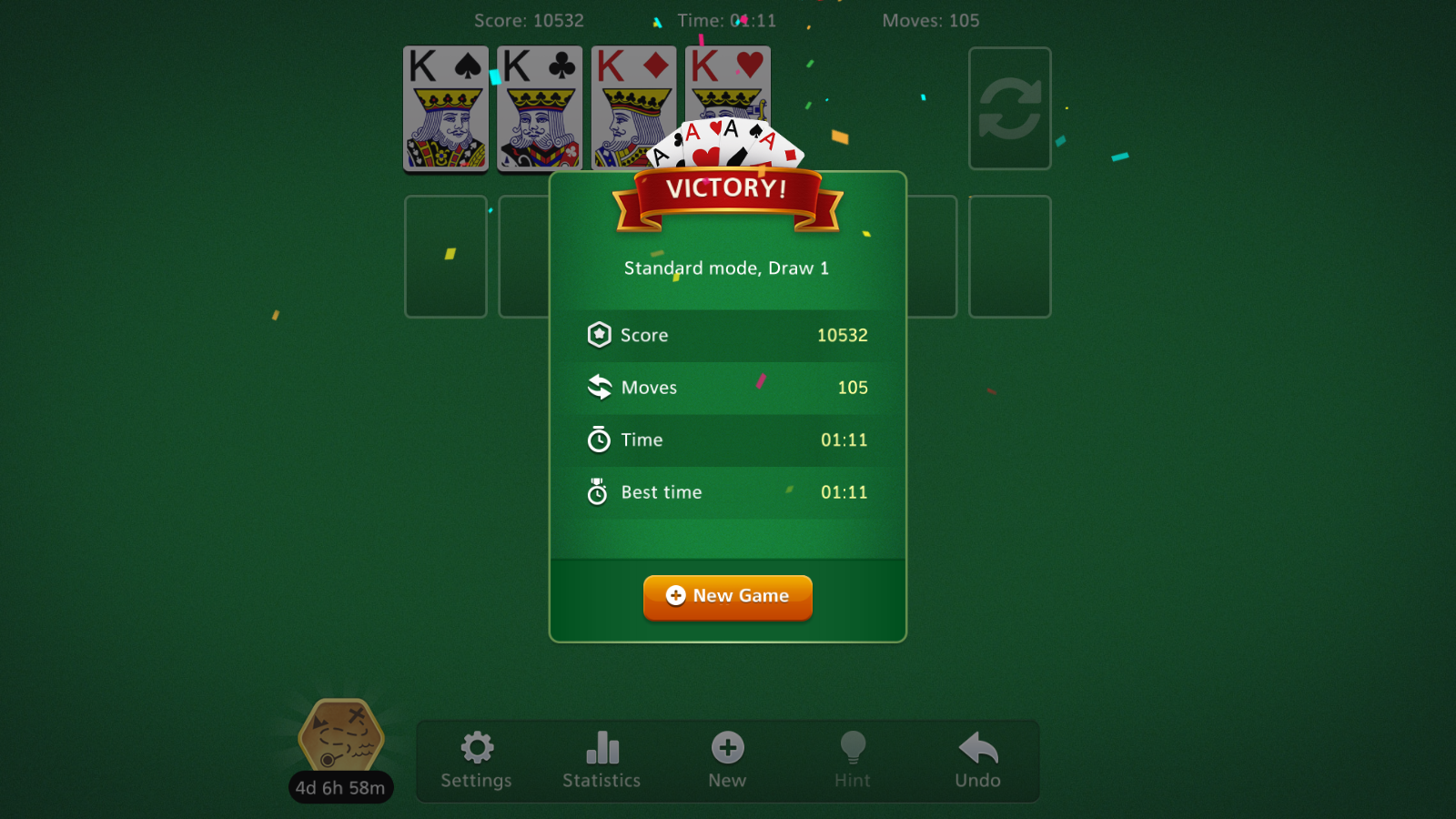
Task: Click the Score badge icon in the dialog
Action: 599,335
